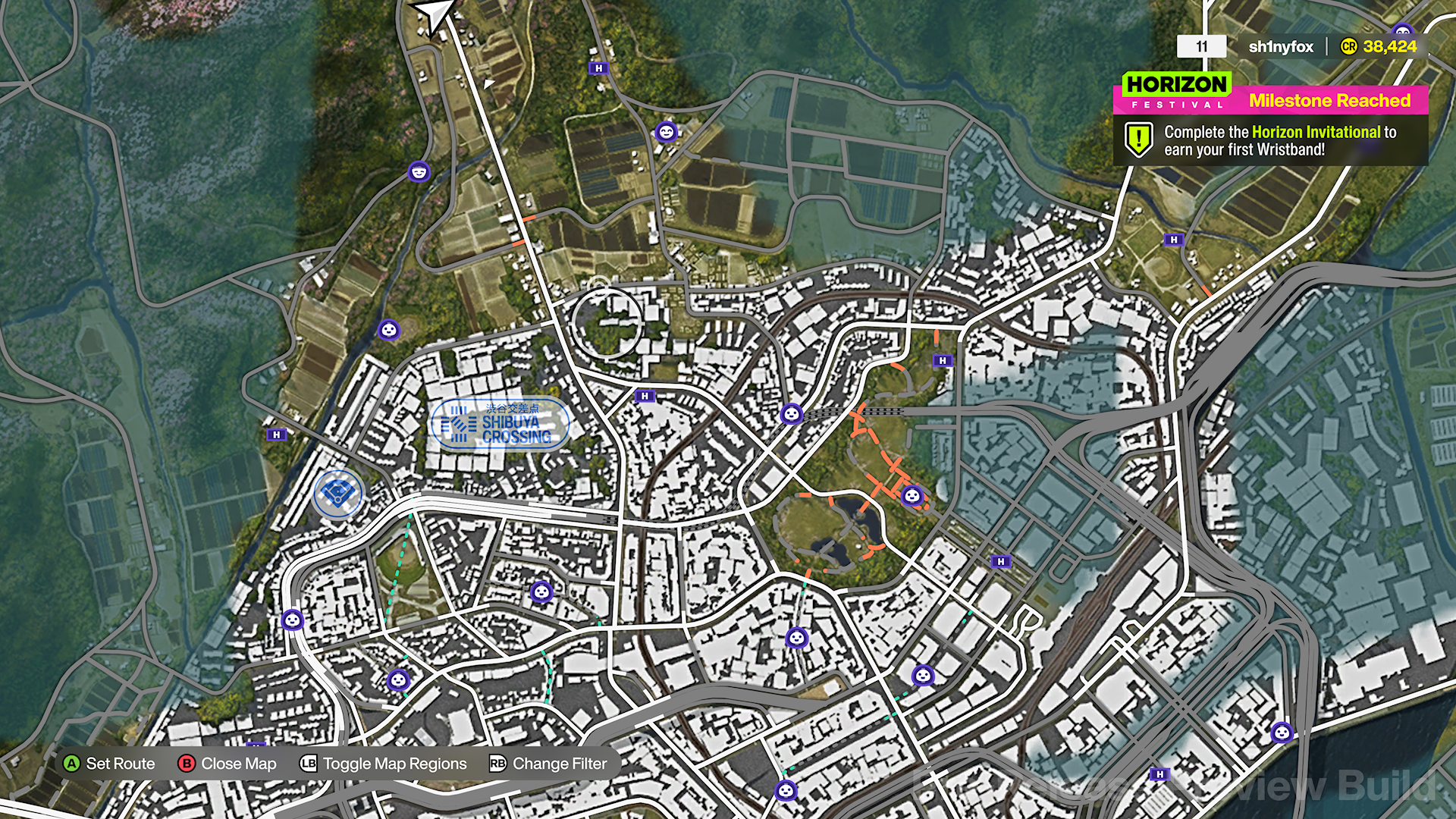Click the pink smiley event marker inside the park

tap(912, 497)
